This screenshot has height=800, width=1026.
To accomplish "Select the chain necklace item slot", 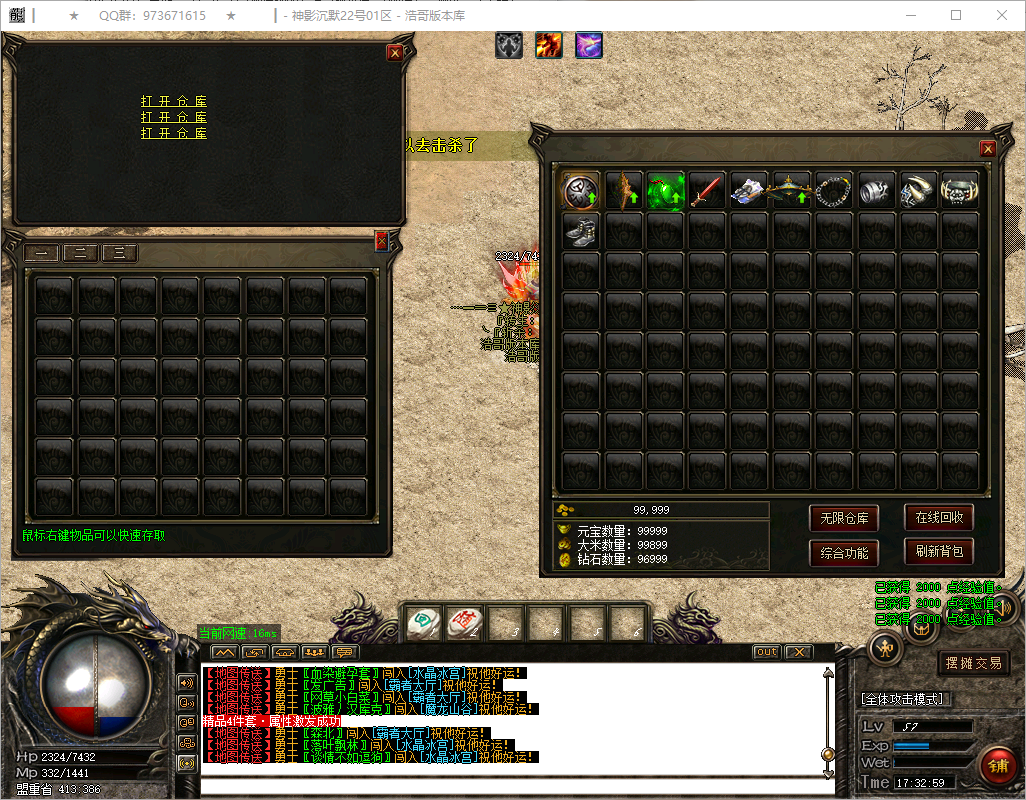I will pos(833,189).
